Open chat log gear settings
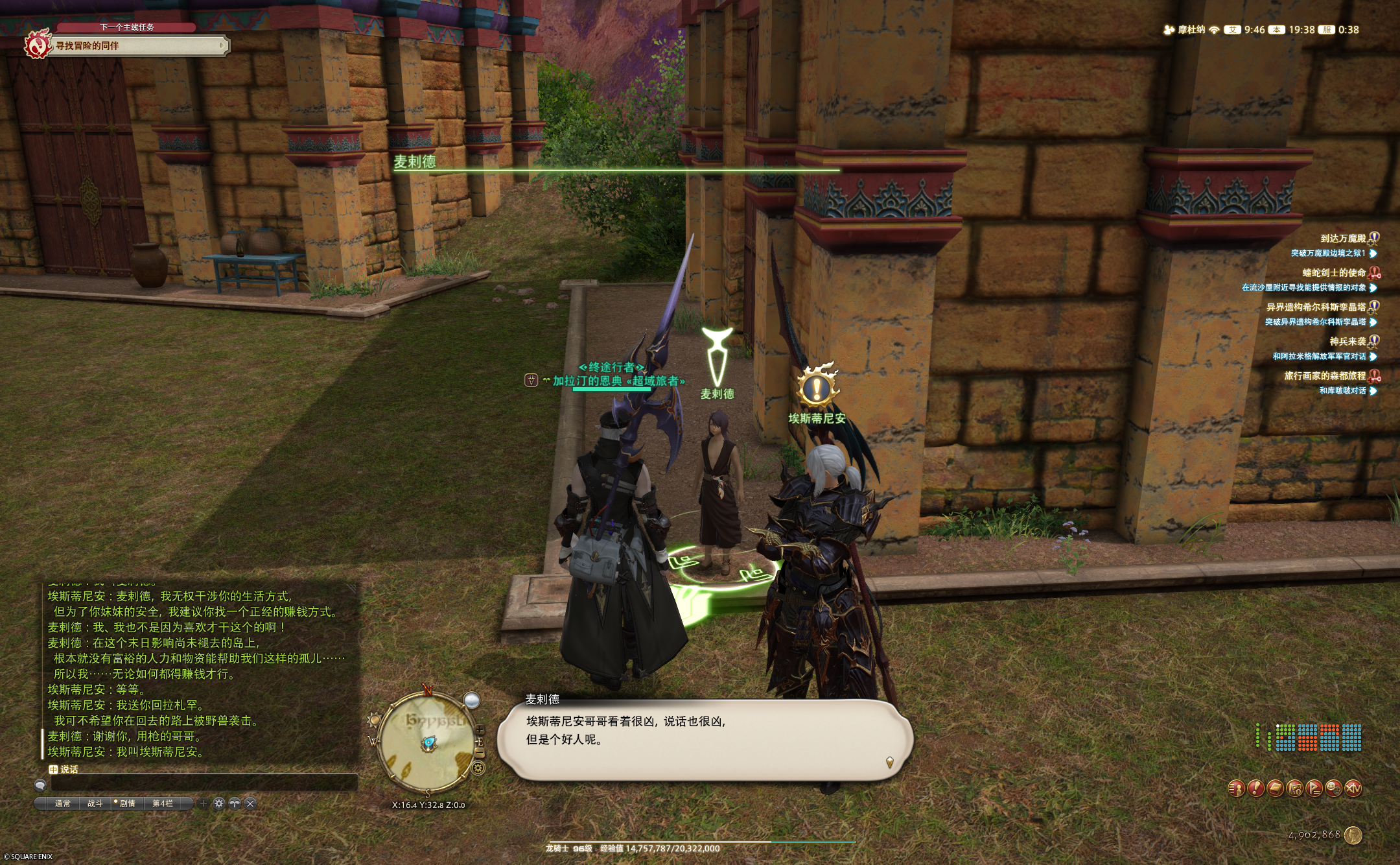The height and width of the screenshot is (865, 1400). point(219,803)
